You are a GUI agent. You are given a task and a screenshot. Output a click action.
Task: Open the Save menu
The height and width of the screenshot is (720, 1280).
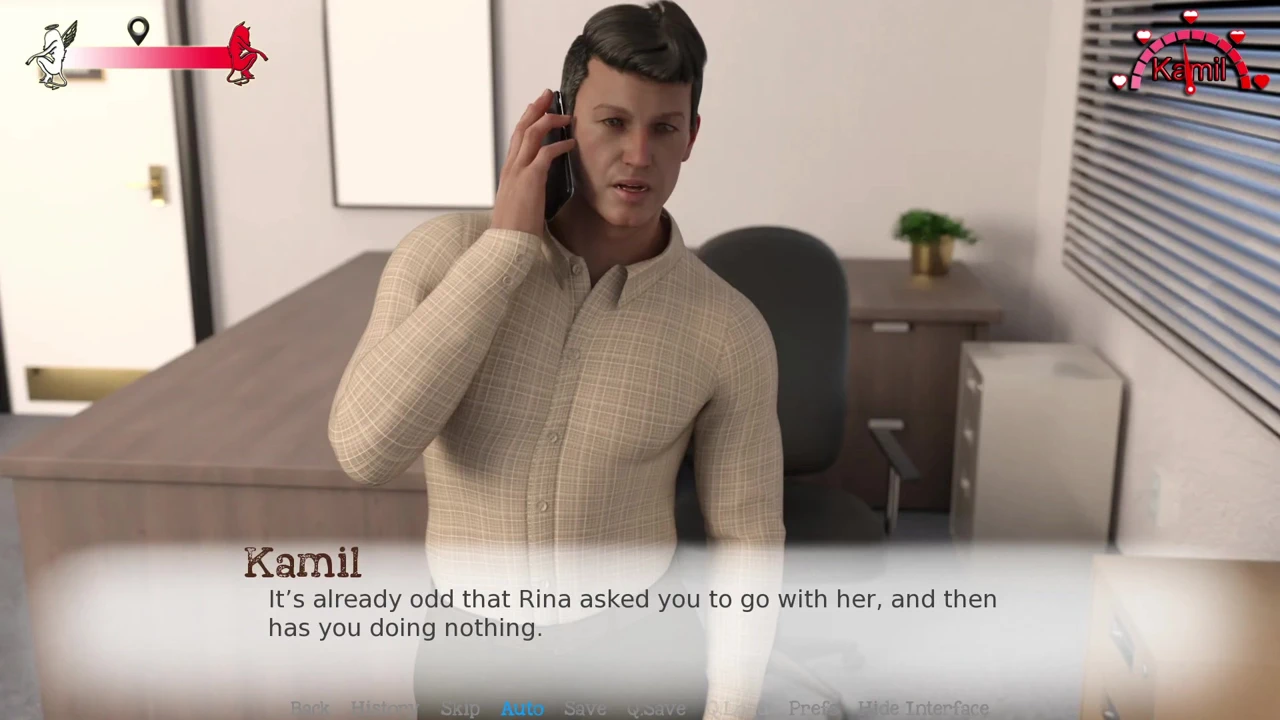[x=585, y=708]
